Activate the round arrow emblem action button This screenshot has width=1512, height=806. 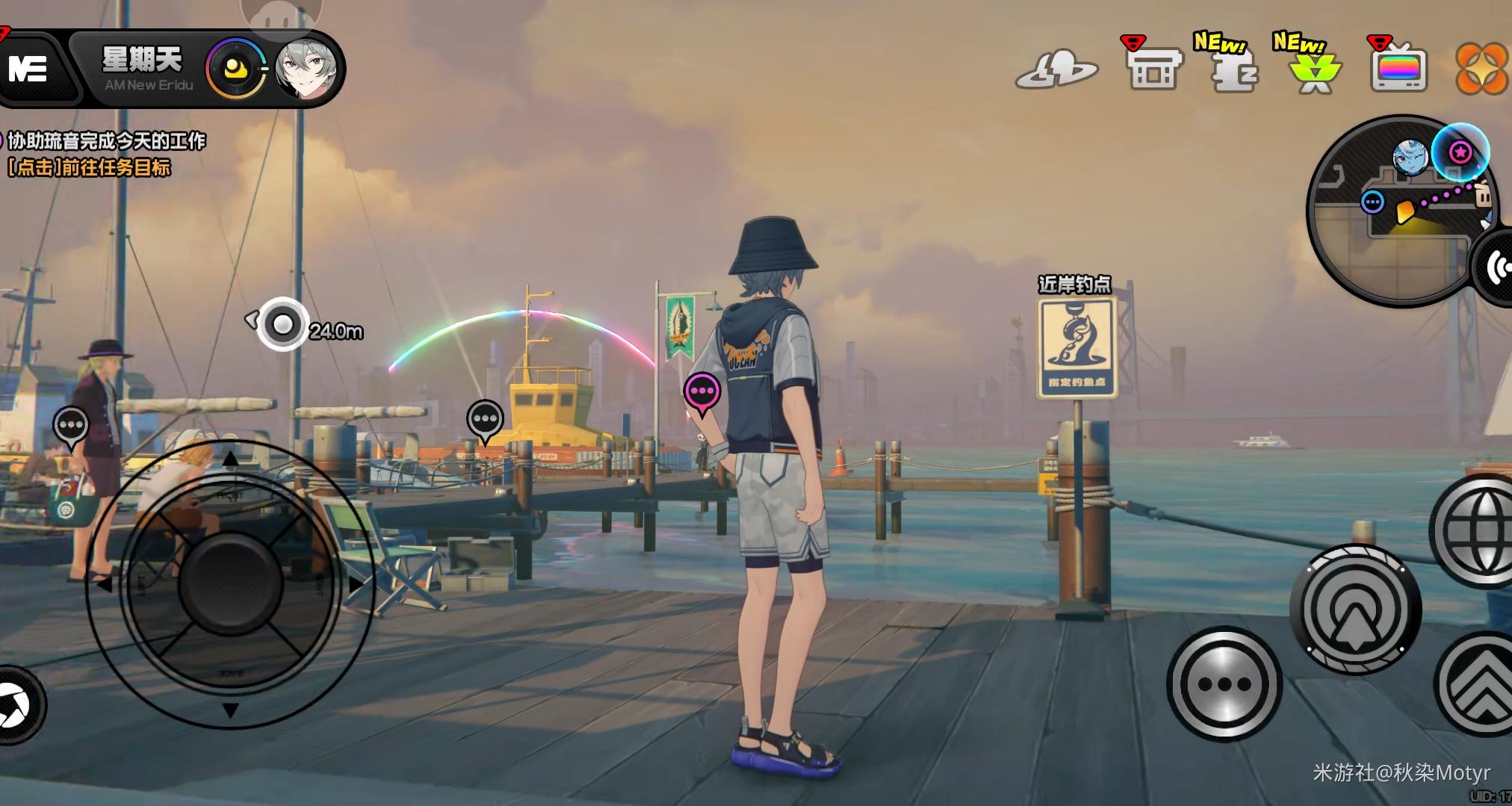pyautogui.click(x=1355, y=610)
